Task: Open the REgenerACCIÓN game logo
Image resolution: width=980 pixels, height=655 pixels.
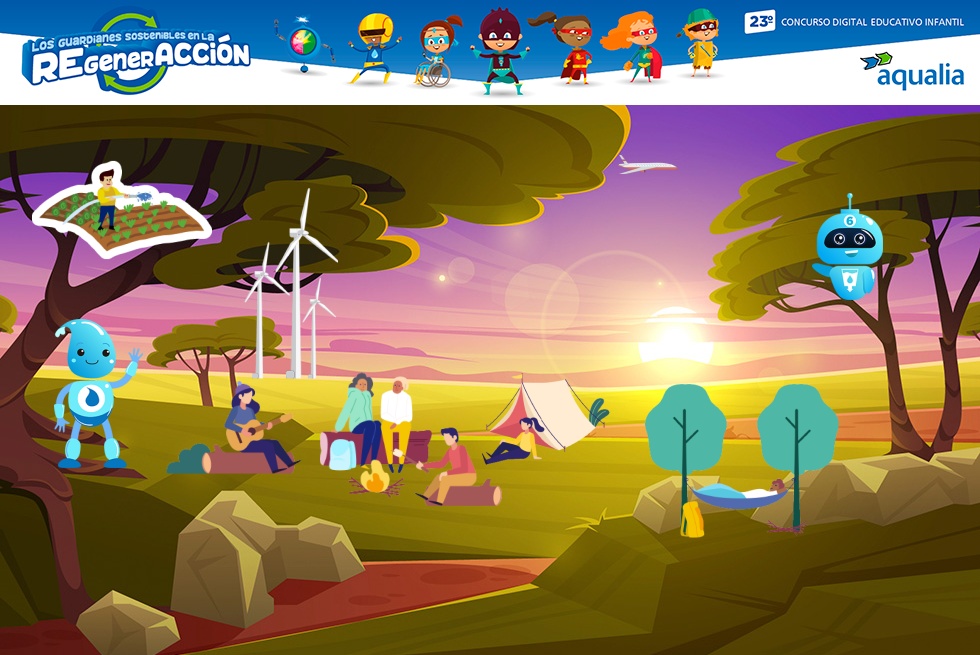Action: [137, 54]
